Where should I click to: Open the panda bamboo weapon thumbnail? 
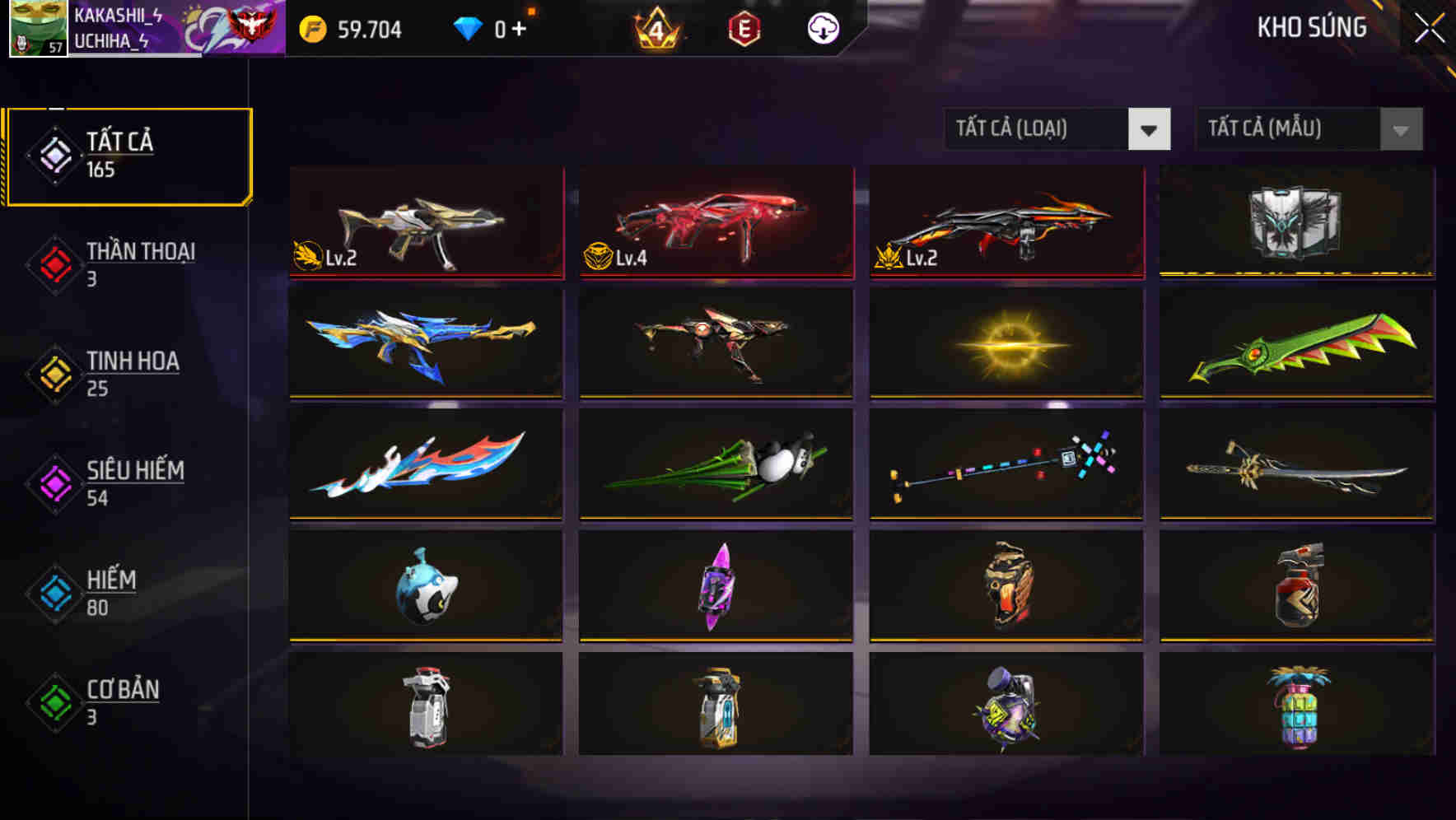pyautogui.click(x=715, y=467)
